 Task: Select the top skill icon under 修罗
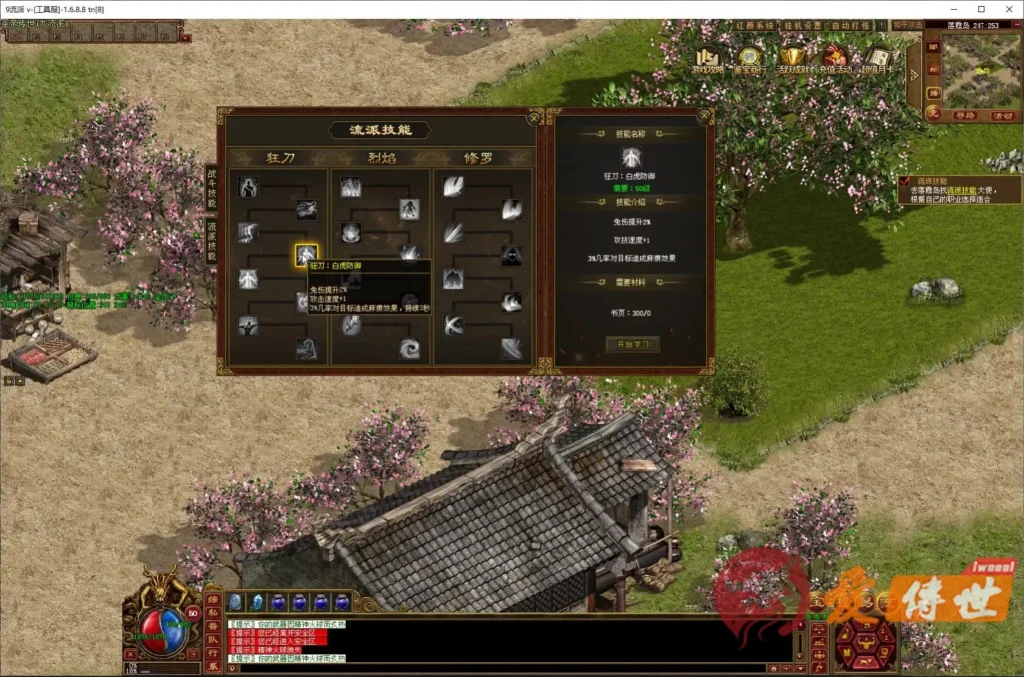pyautogui.click(x=453, y=186)
